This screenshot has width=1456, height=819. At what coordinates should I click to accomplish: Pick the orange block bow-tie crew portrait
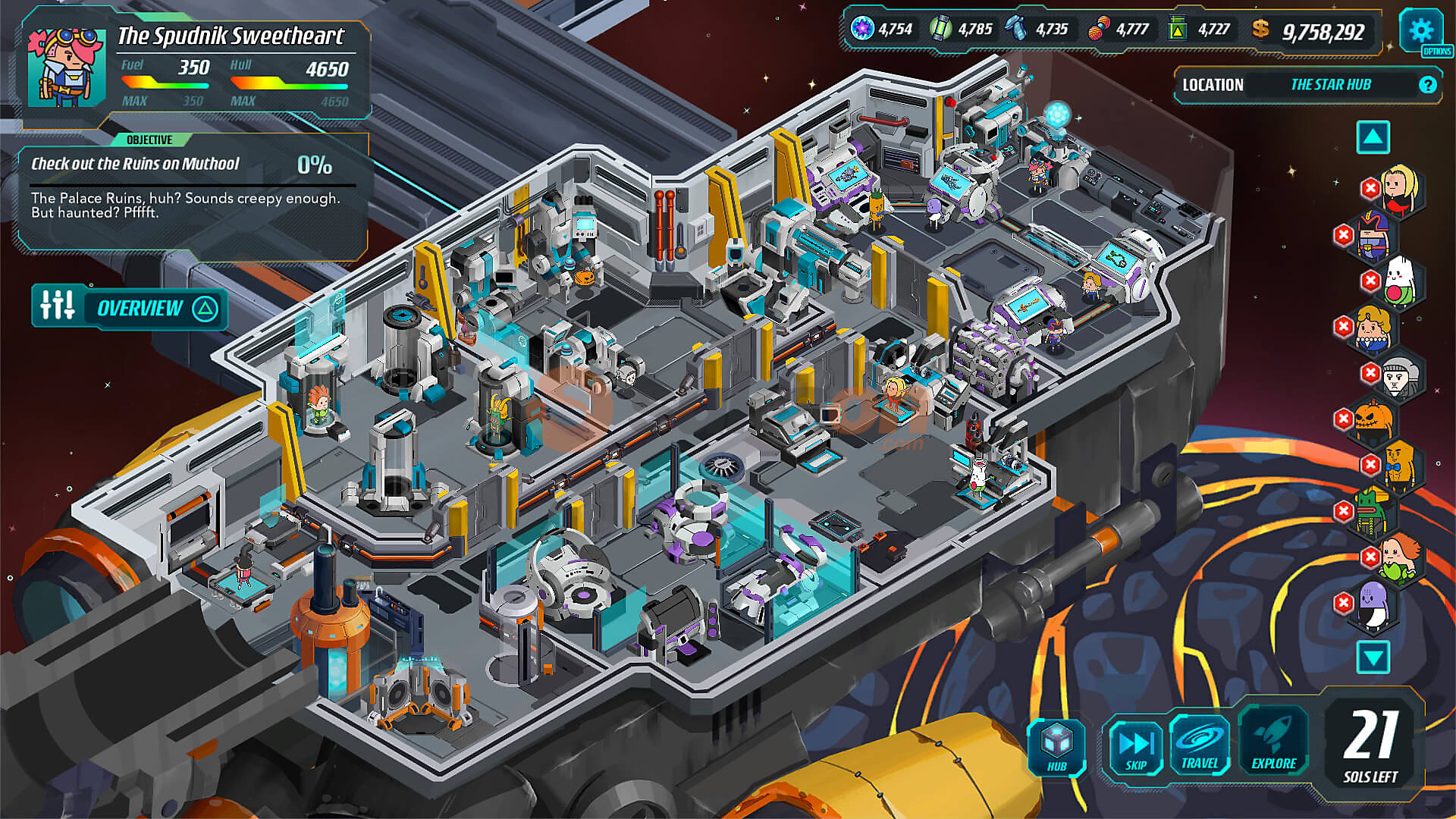click(1399, 466)
